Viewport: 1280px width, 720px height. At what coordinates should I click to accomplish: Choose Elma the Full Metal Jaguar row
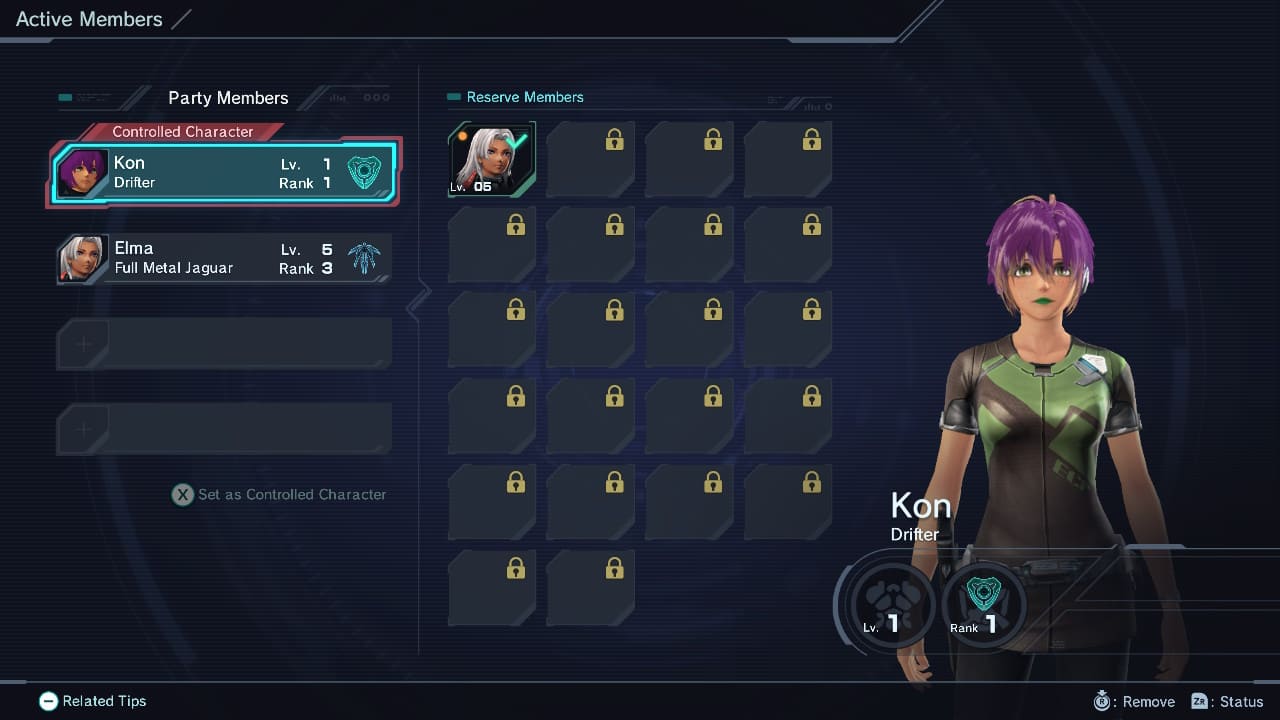[223, 258]
